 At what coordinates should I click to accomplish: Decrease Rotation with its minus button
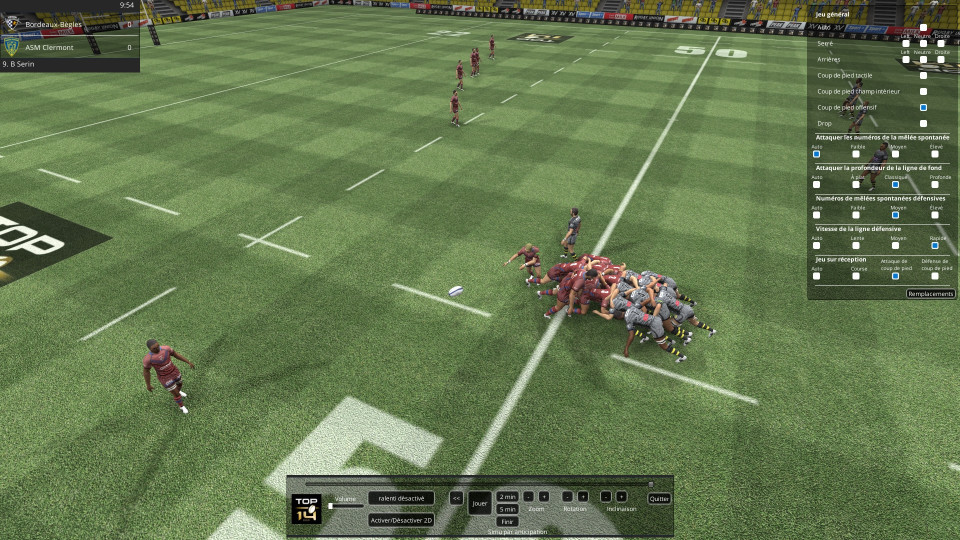coord(567,496)
